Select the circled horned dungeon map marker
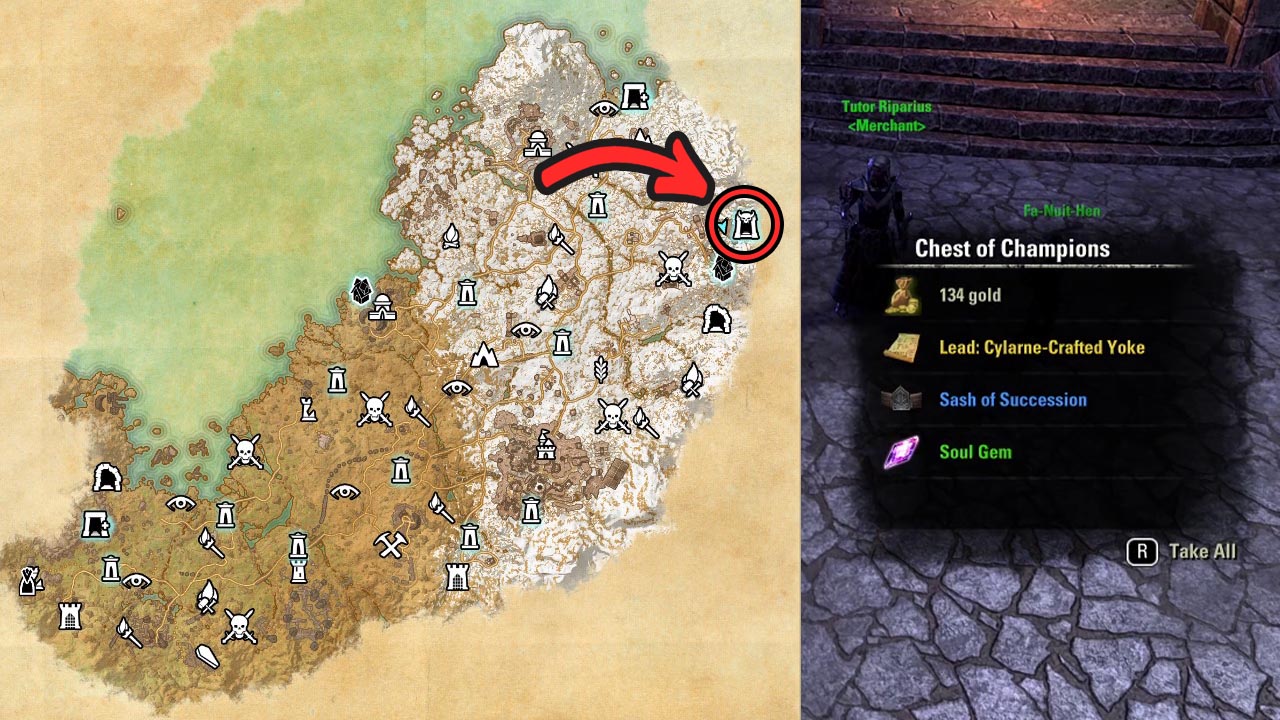 [x=745, y=226]
